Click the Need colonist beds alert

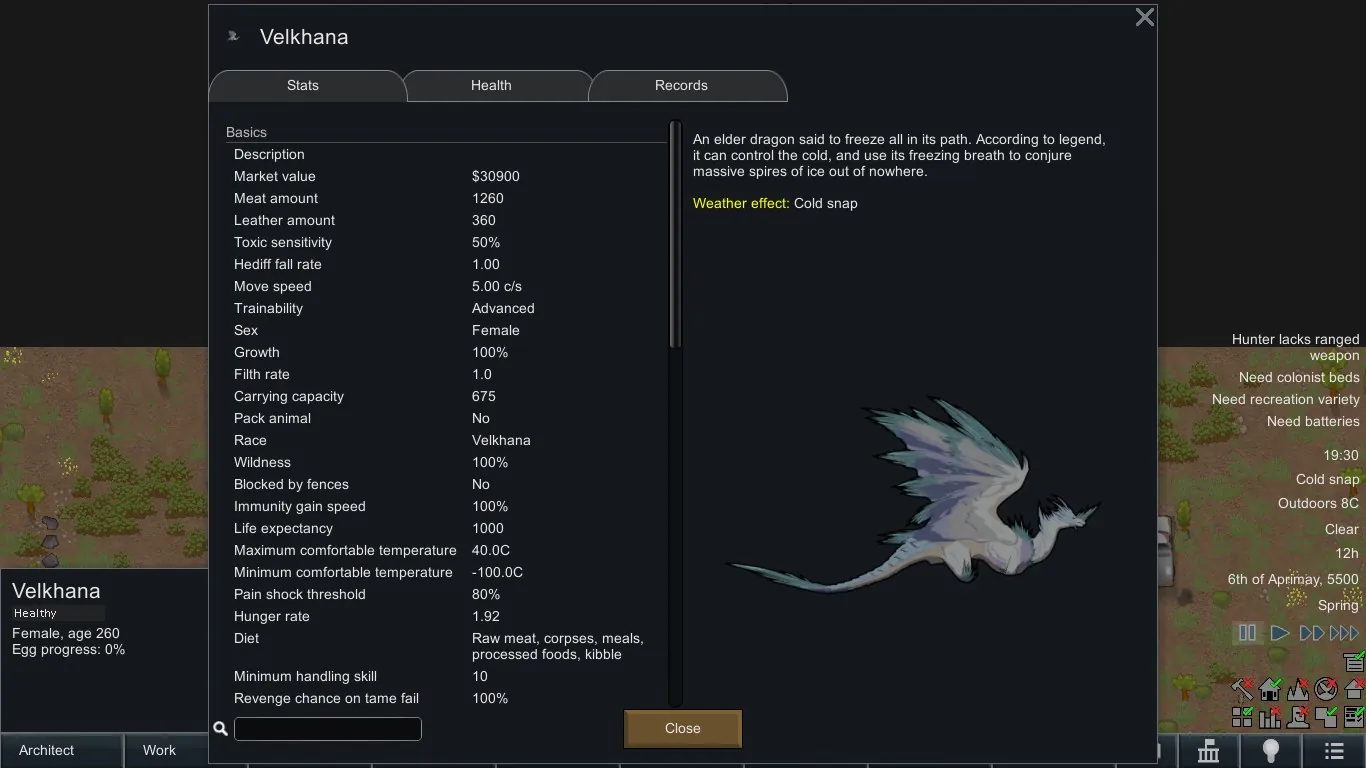[x=1298, y=377]
